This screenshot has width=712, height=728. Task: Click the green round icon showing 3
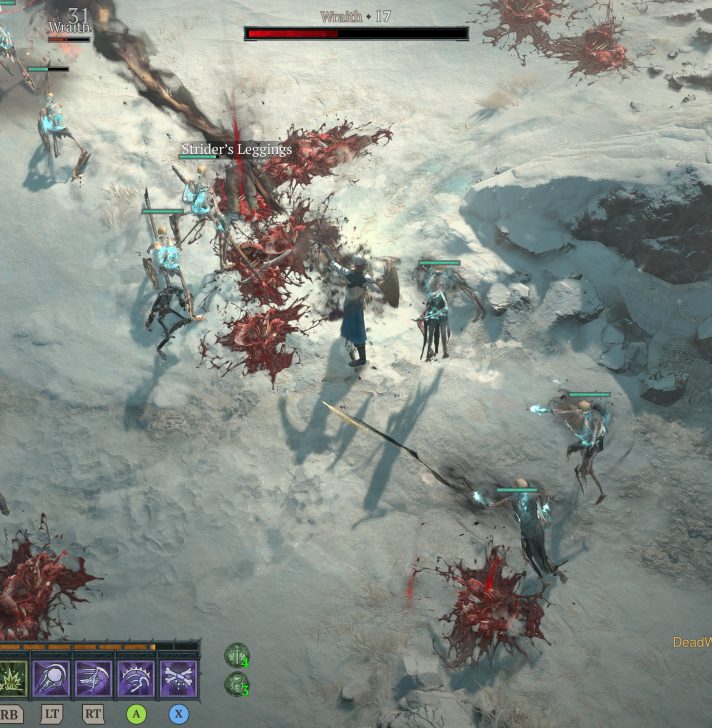(x=237, y=684)
